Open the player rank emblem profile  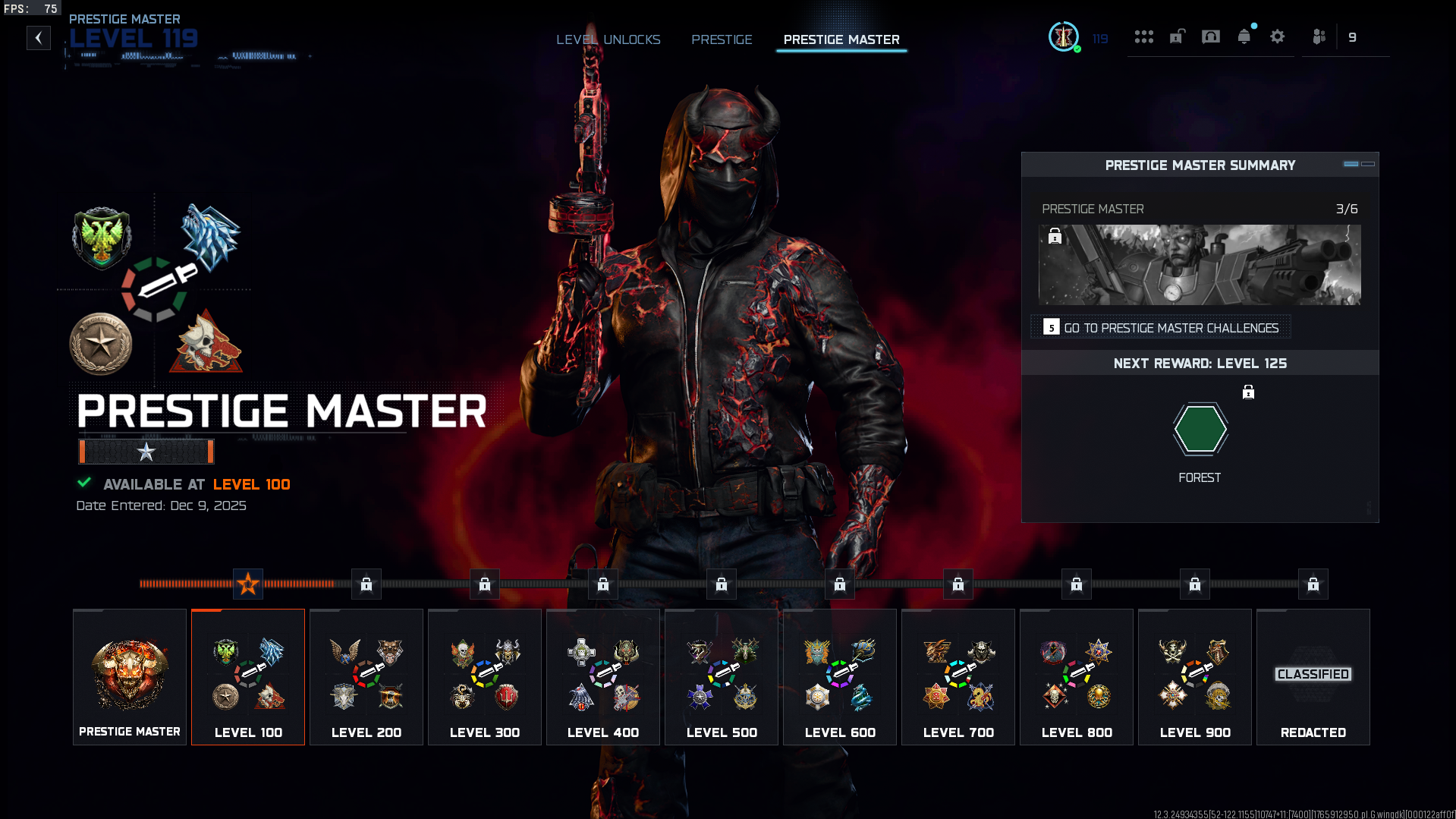click(1064, 37)
